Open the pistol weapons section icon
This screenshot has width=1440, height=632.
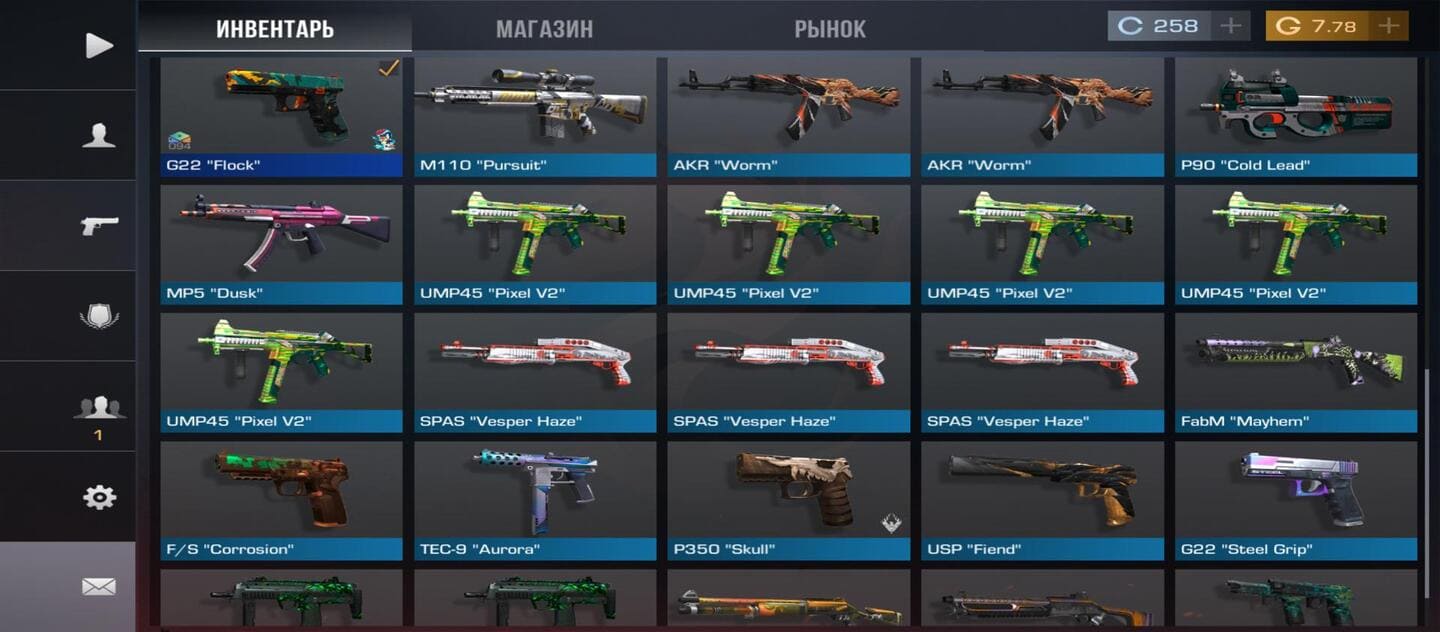(x=98, y=225)
